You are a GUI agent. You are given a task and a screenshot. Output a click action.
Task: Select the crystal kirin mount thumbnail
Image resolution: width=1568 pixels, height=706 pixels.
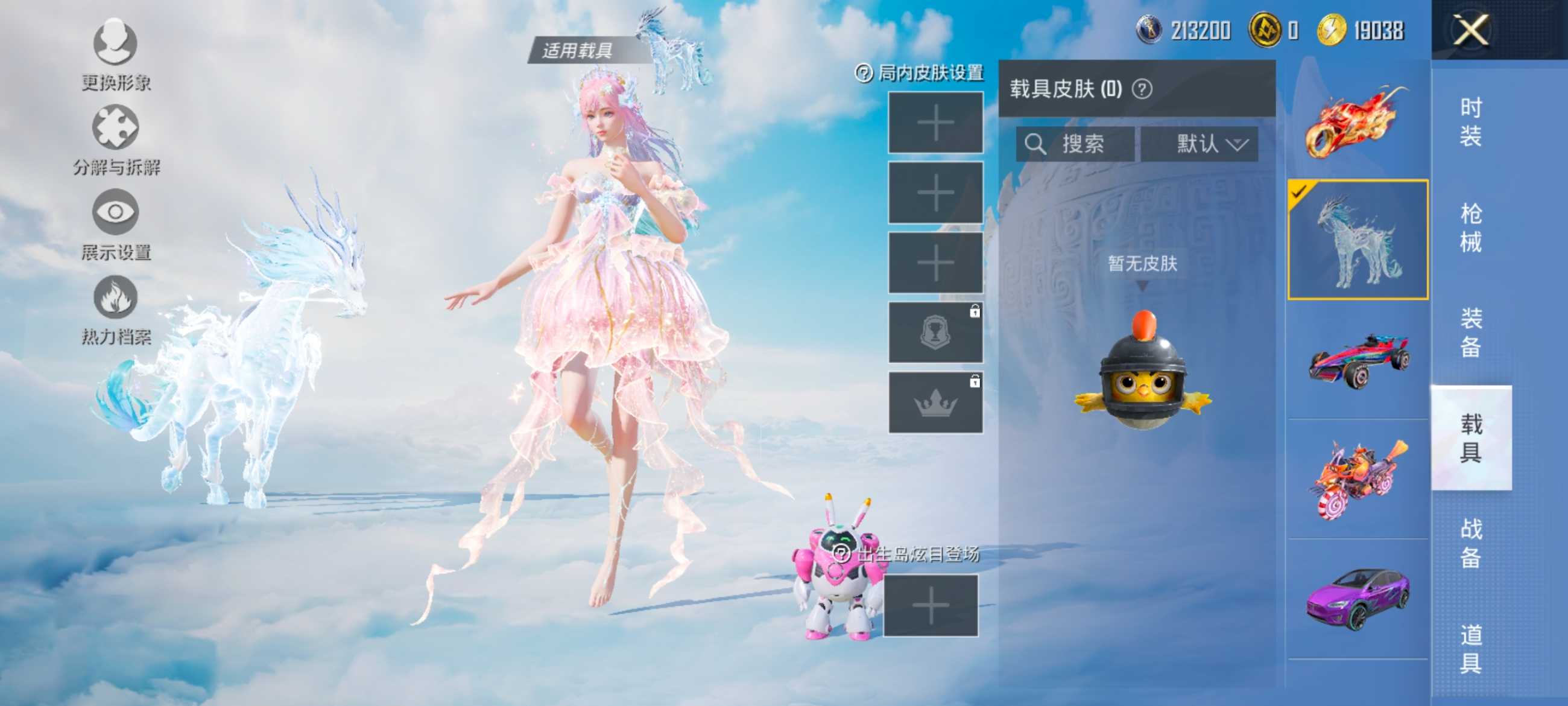(x=1358, y=240)
